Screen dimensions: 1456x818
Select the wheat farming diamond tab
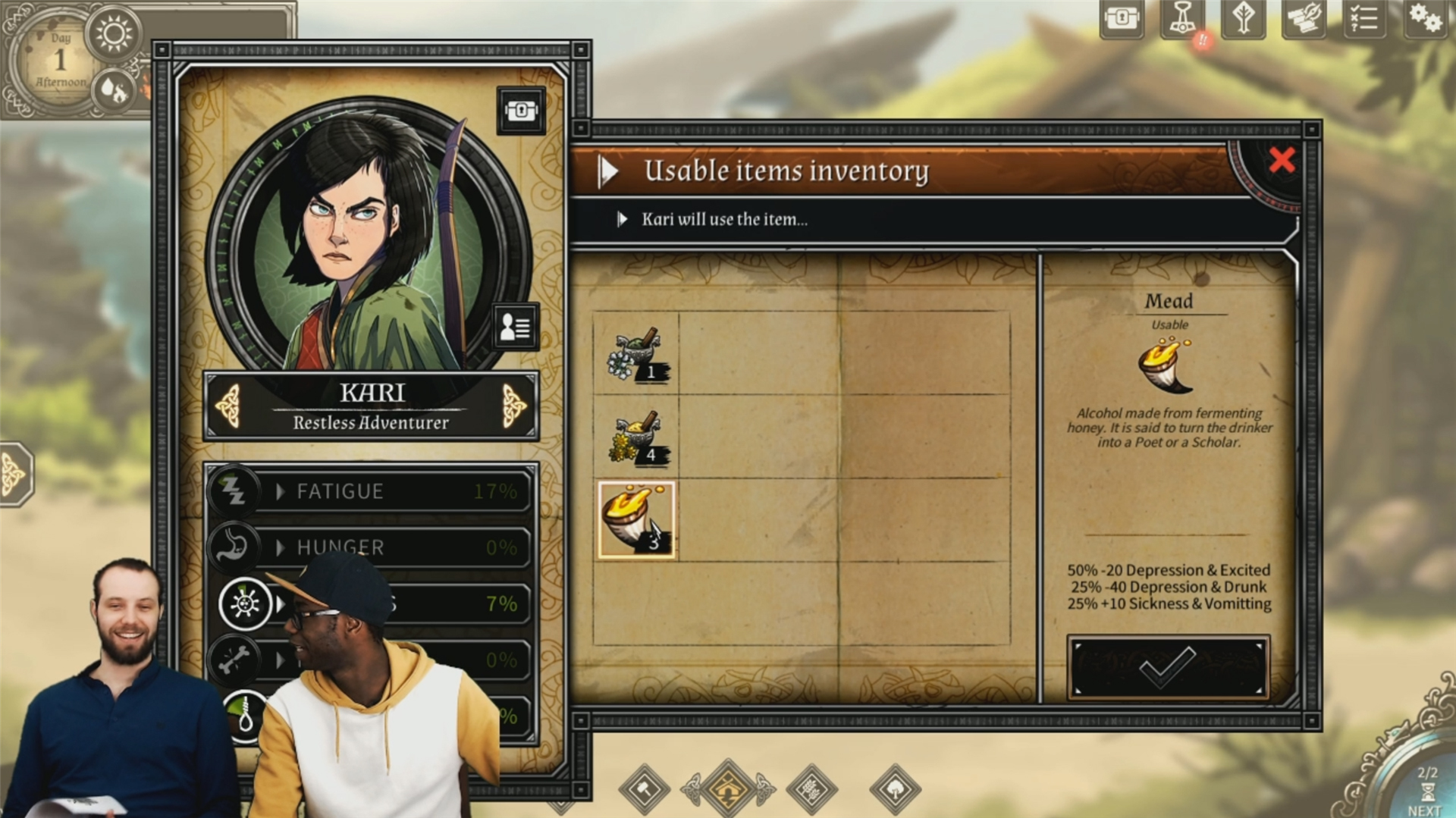(x=811, y=789)
